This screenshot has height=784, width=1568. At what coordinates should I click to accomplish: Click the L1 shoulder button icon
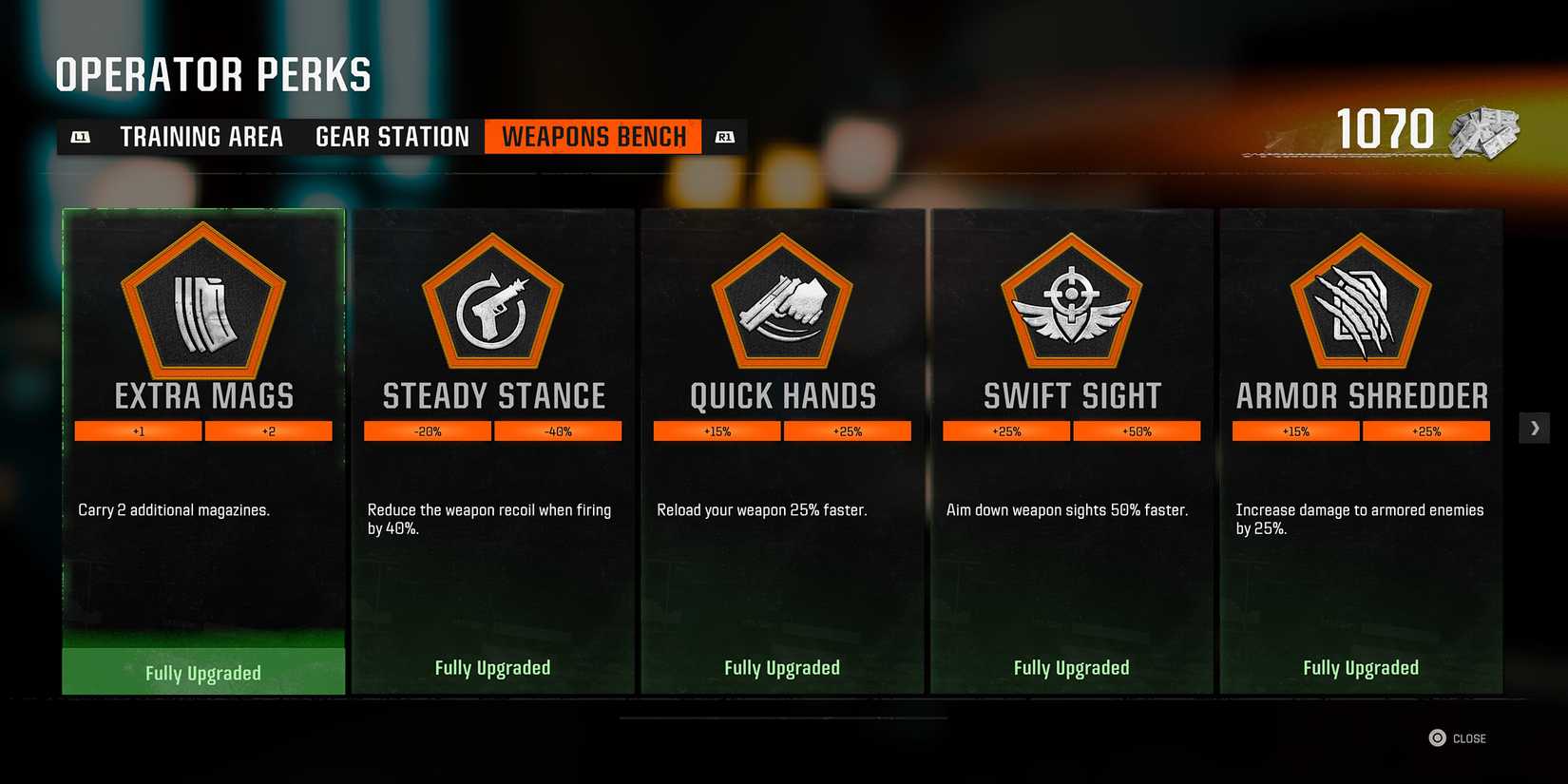[81, 136]
